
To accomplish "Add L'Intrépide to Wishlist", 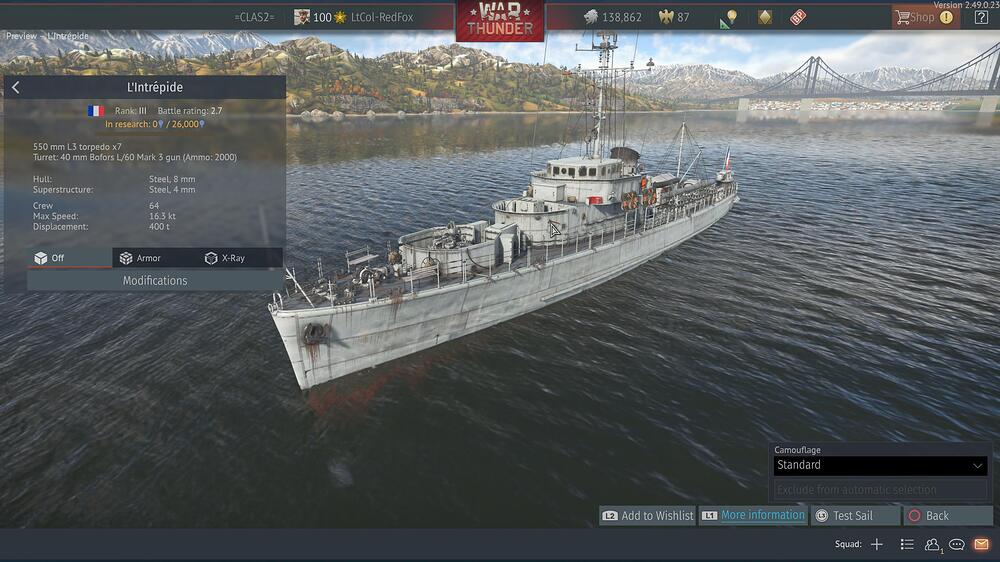I will coord(648,516).
